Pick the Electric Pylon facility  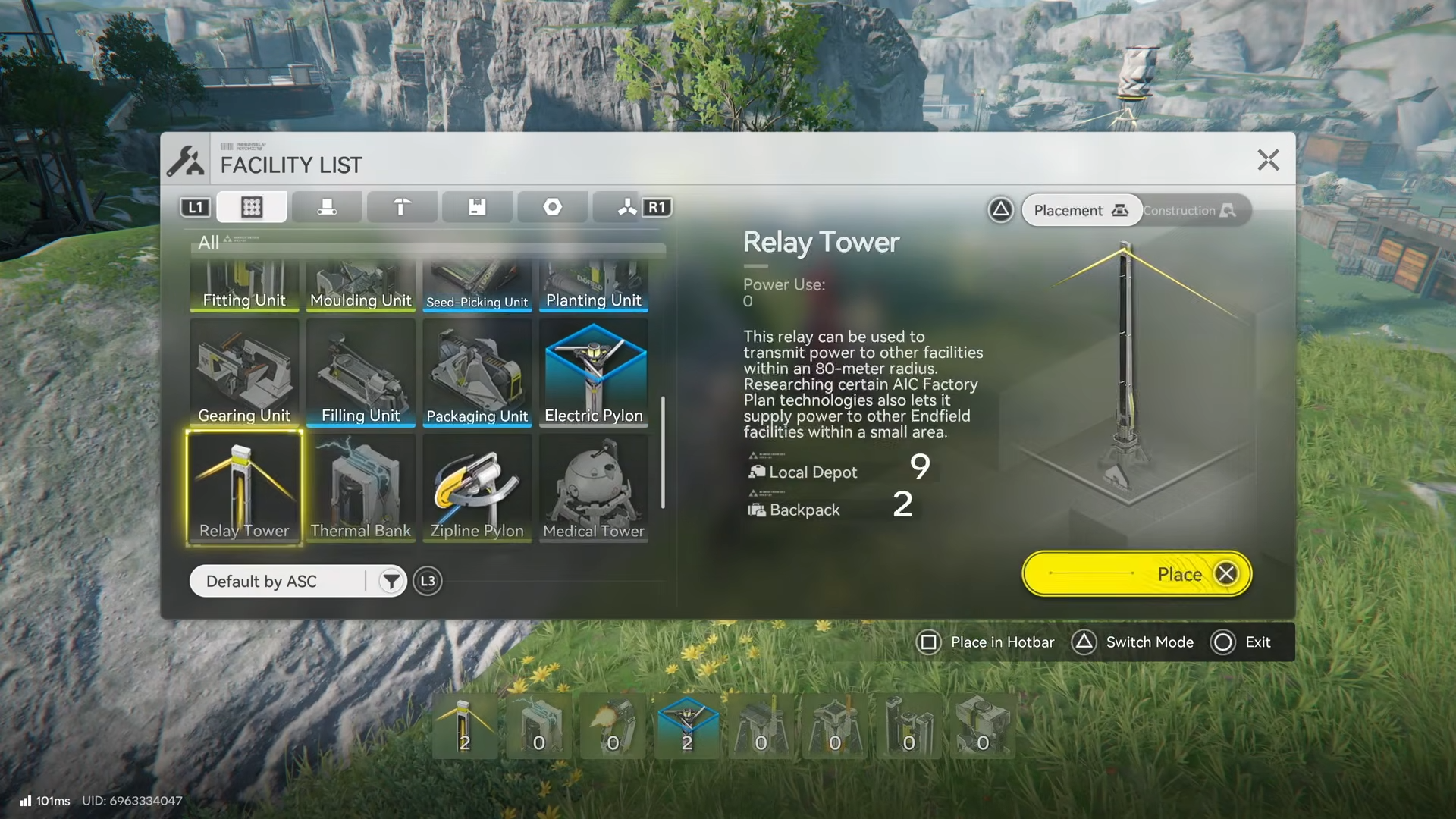(594, 373)
